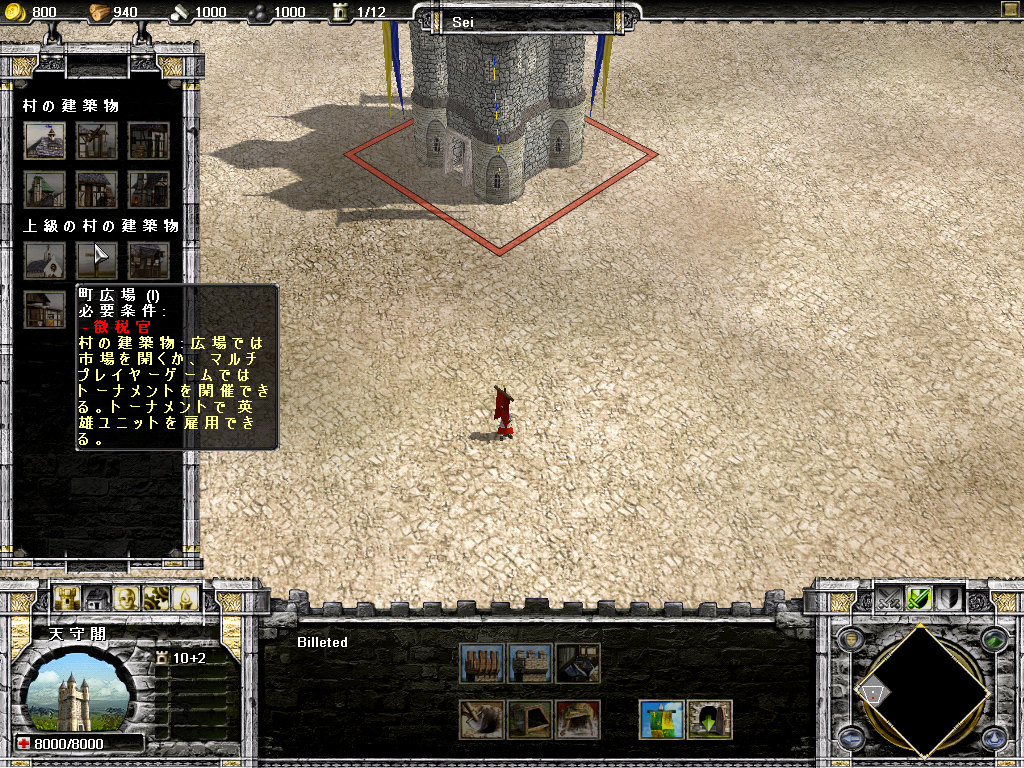
Task: Select the wooden palisade wall command
Action: (480, 663)
